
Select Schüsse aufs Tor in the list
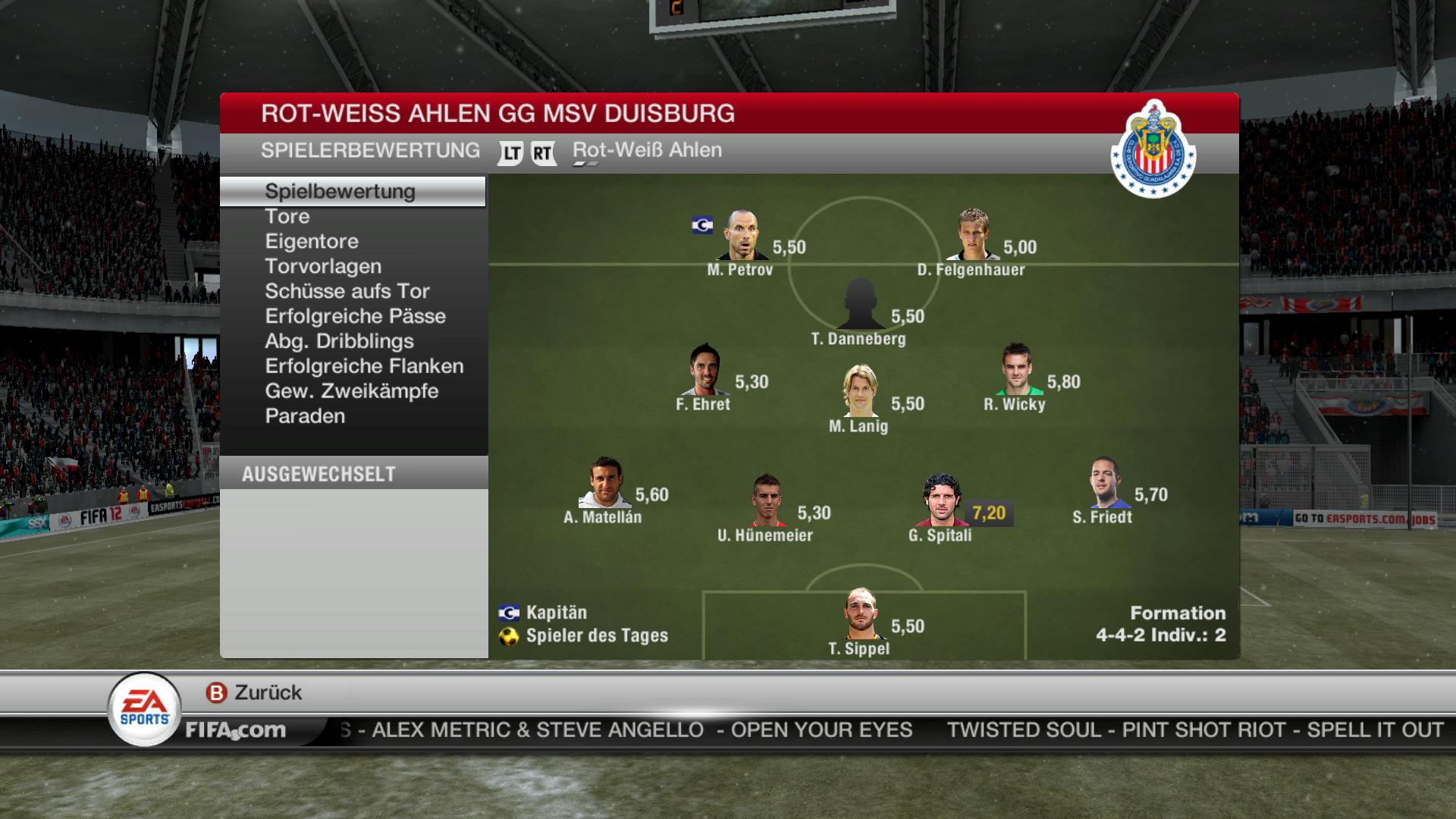pyautogui.click(x=347, y=292)
